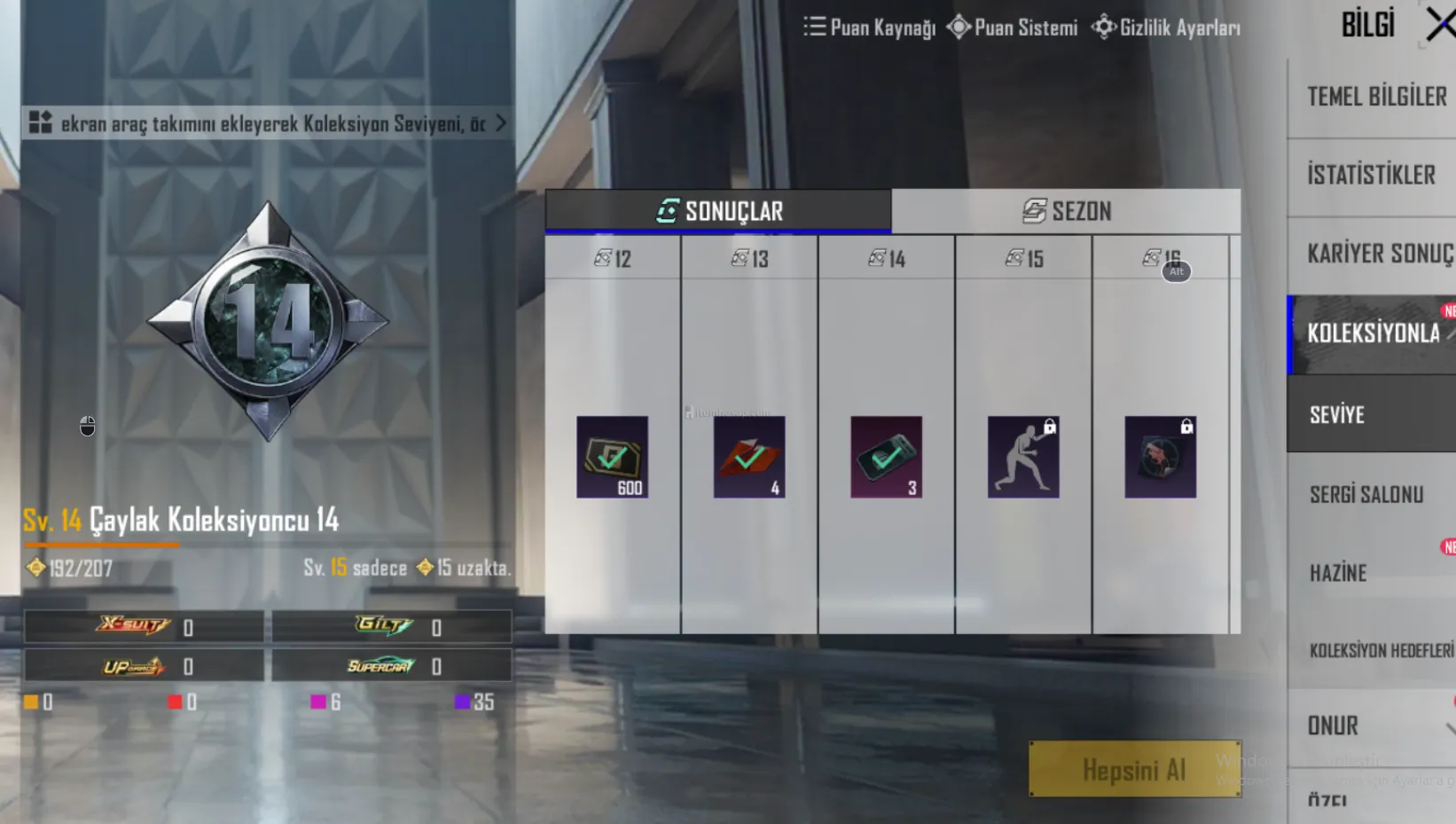
Task: Select the level 14 reward with count 3
Action: click(886, 457)
